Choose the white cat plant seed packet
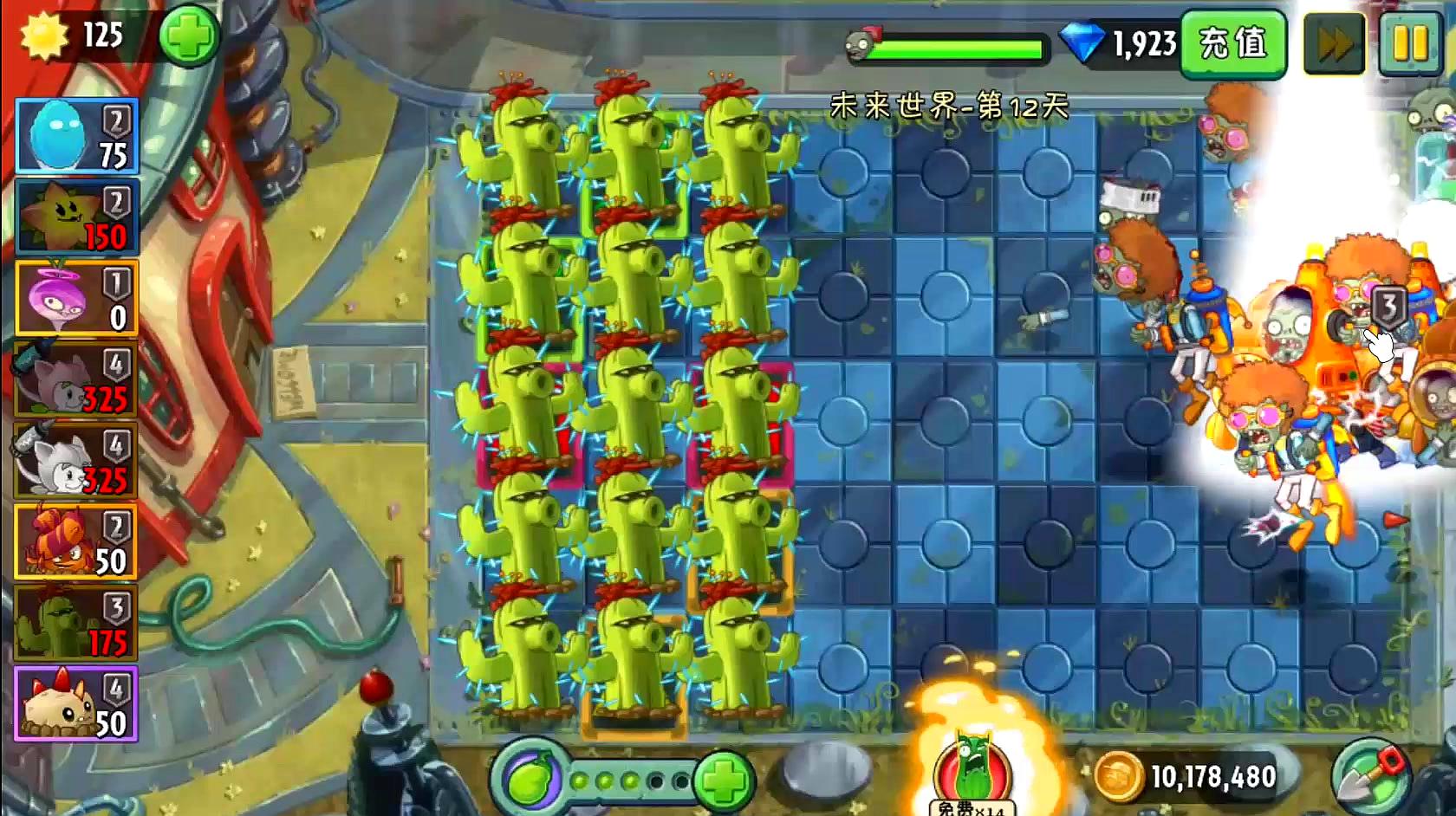 coord(76,462)
